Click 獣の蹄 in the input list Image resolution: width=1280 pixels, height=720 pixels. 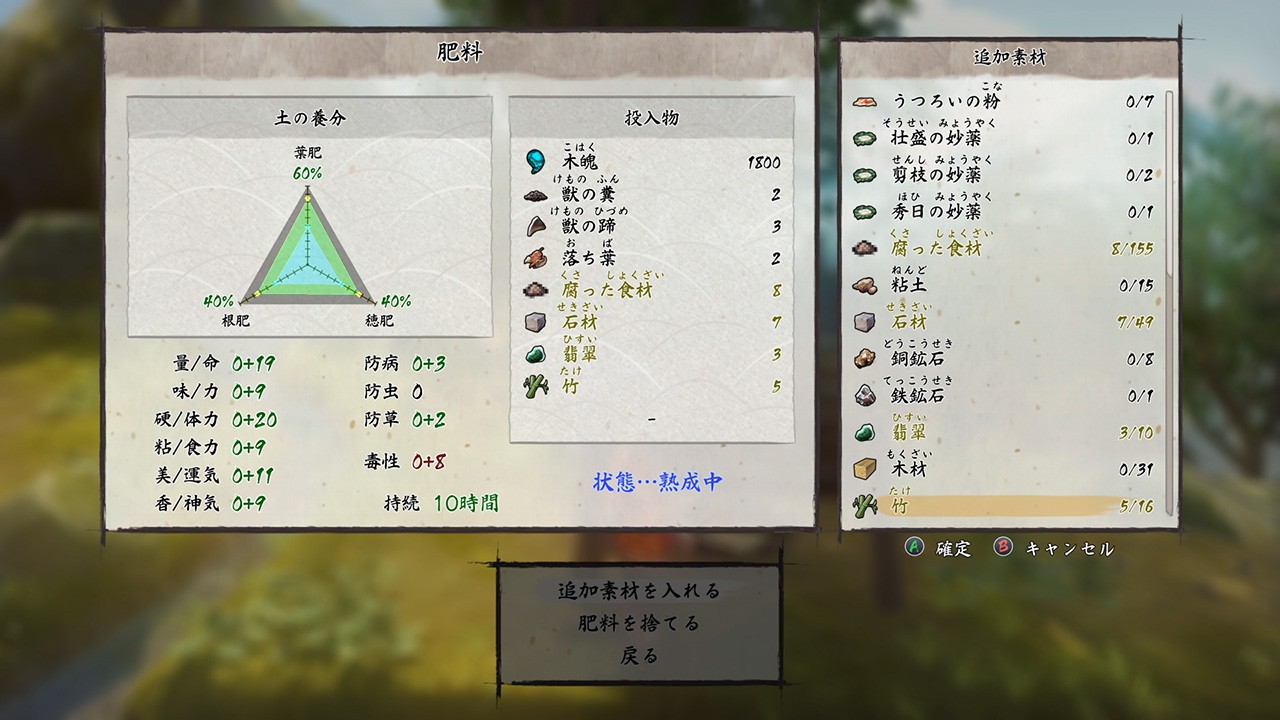click(x=651, y=226)
